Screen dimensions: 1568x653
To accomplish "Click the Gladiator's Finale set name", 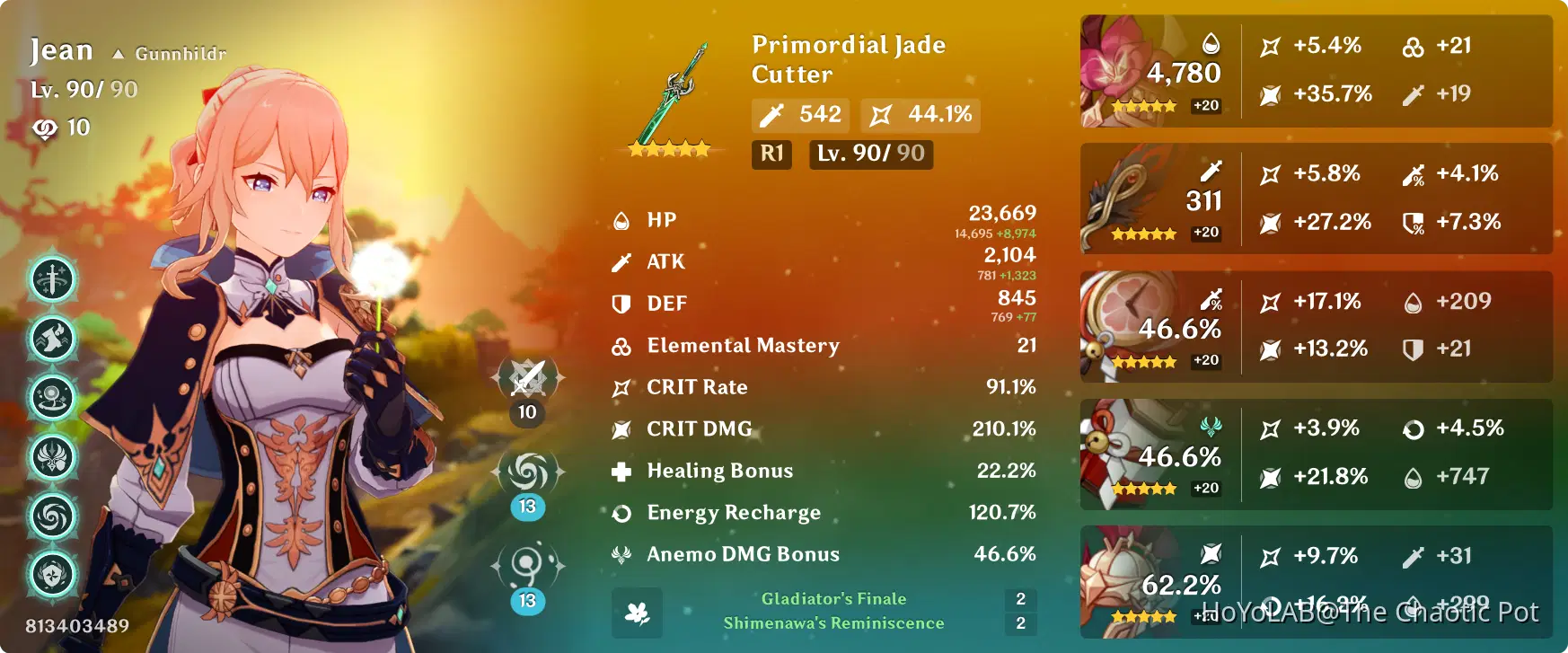I will point(832,598).
